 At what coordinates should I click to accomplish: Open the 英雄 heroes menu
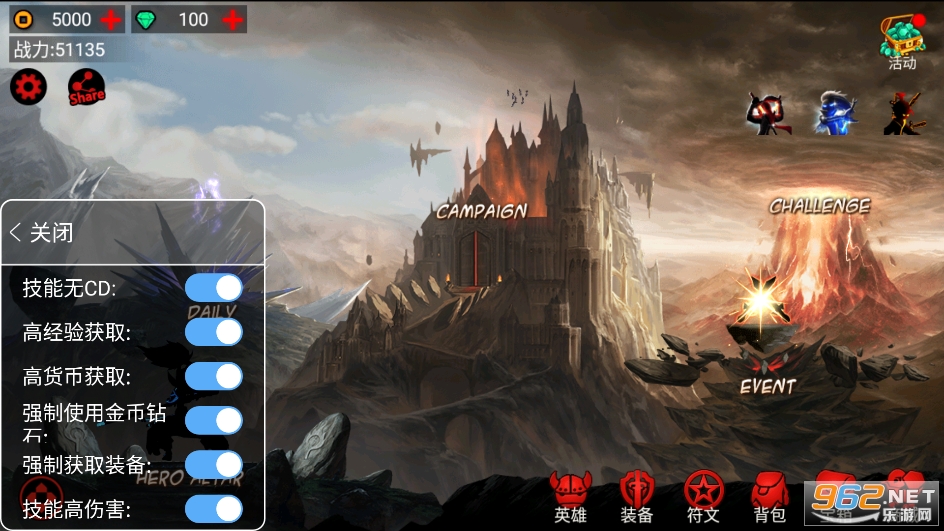point(570,497)
